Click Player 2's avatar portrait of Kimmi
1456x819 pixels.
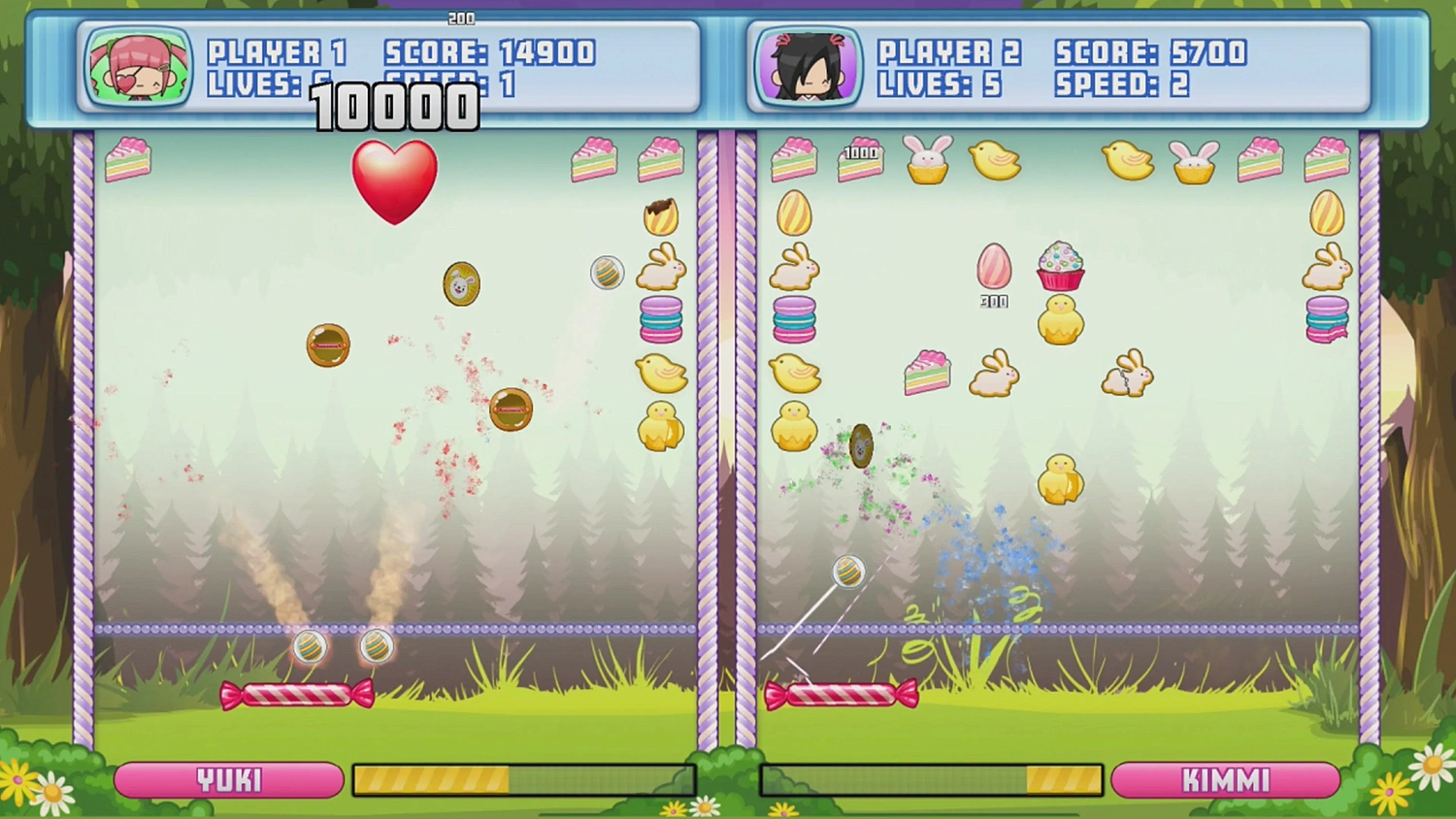pos(807,66)
